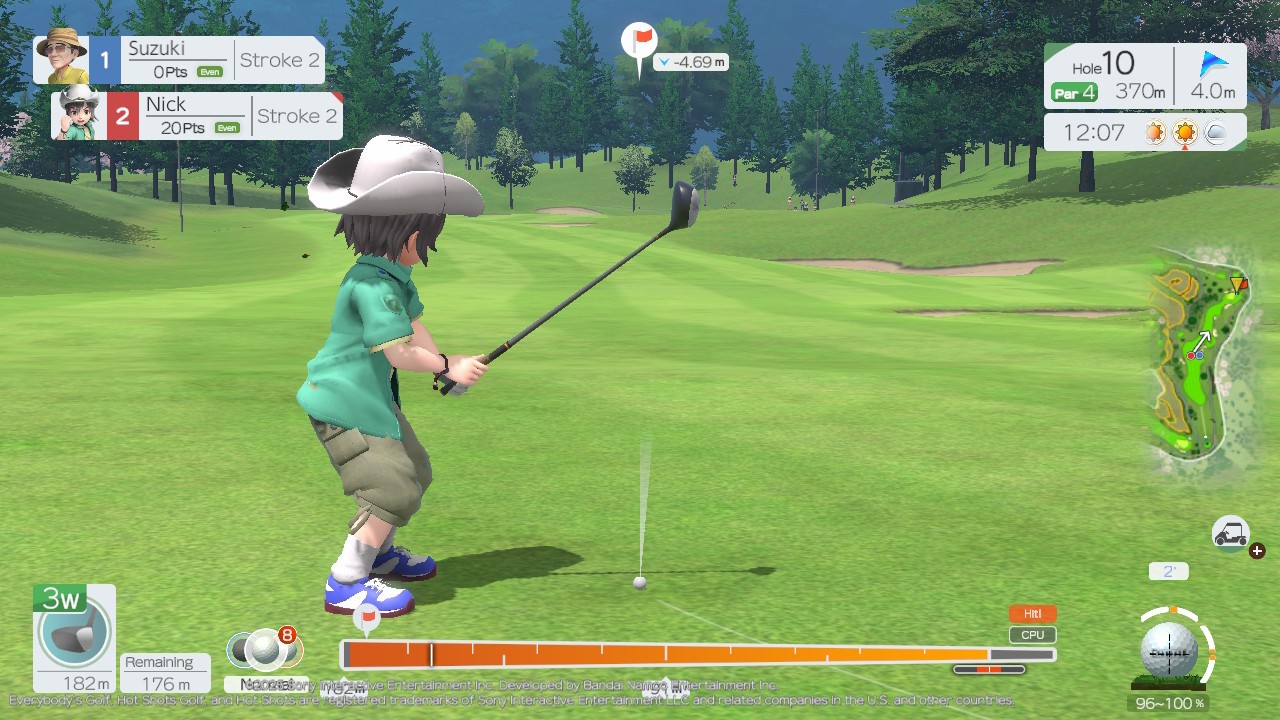Click the pin flag distance marker
Screen dimensions: 1280x720
pos(640,45)
